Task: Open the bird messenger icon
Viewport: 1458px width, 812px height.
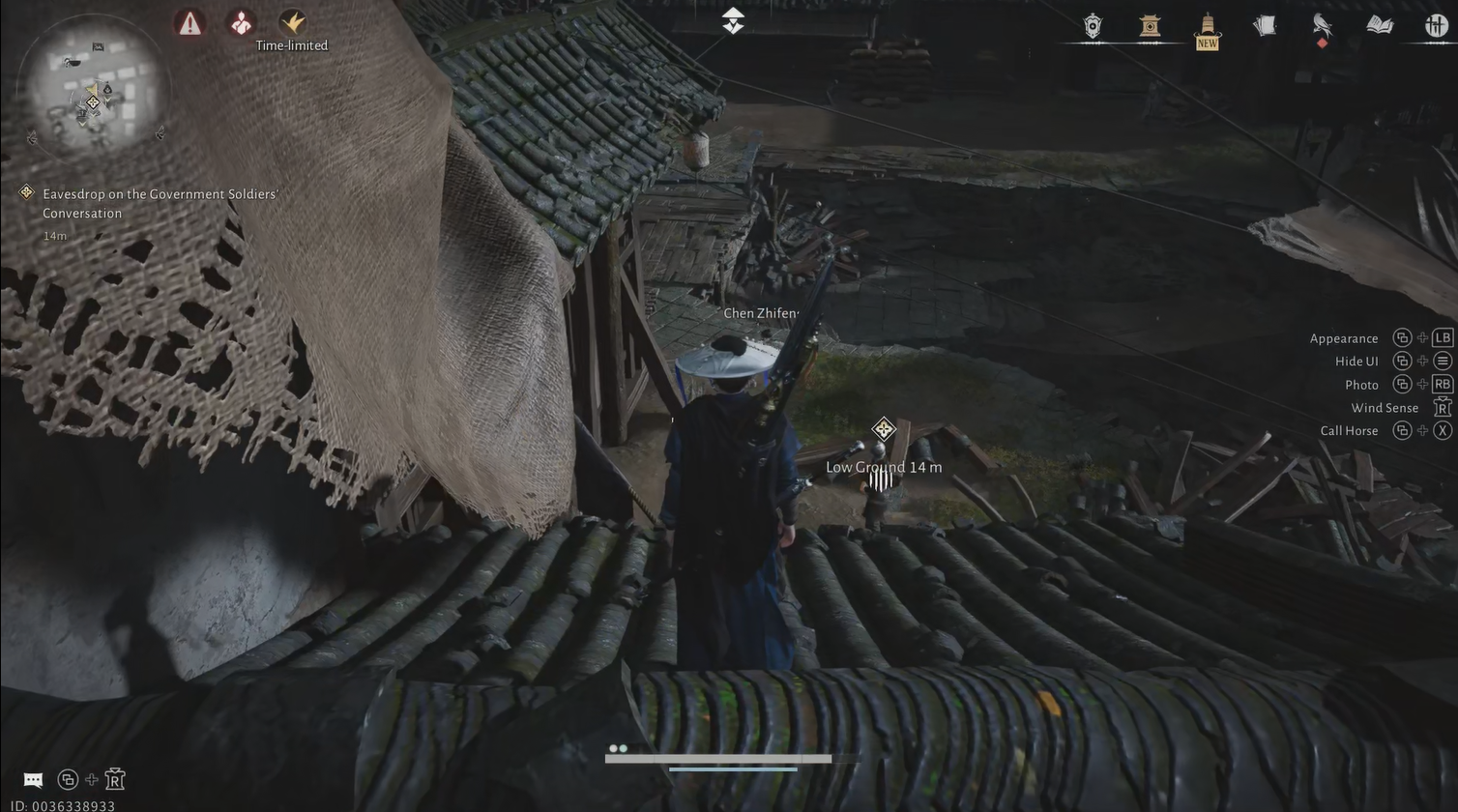Action: tap(1322, 26)
